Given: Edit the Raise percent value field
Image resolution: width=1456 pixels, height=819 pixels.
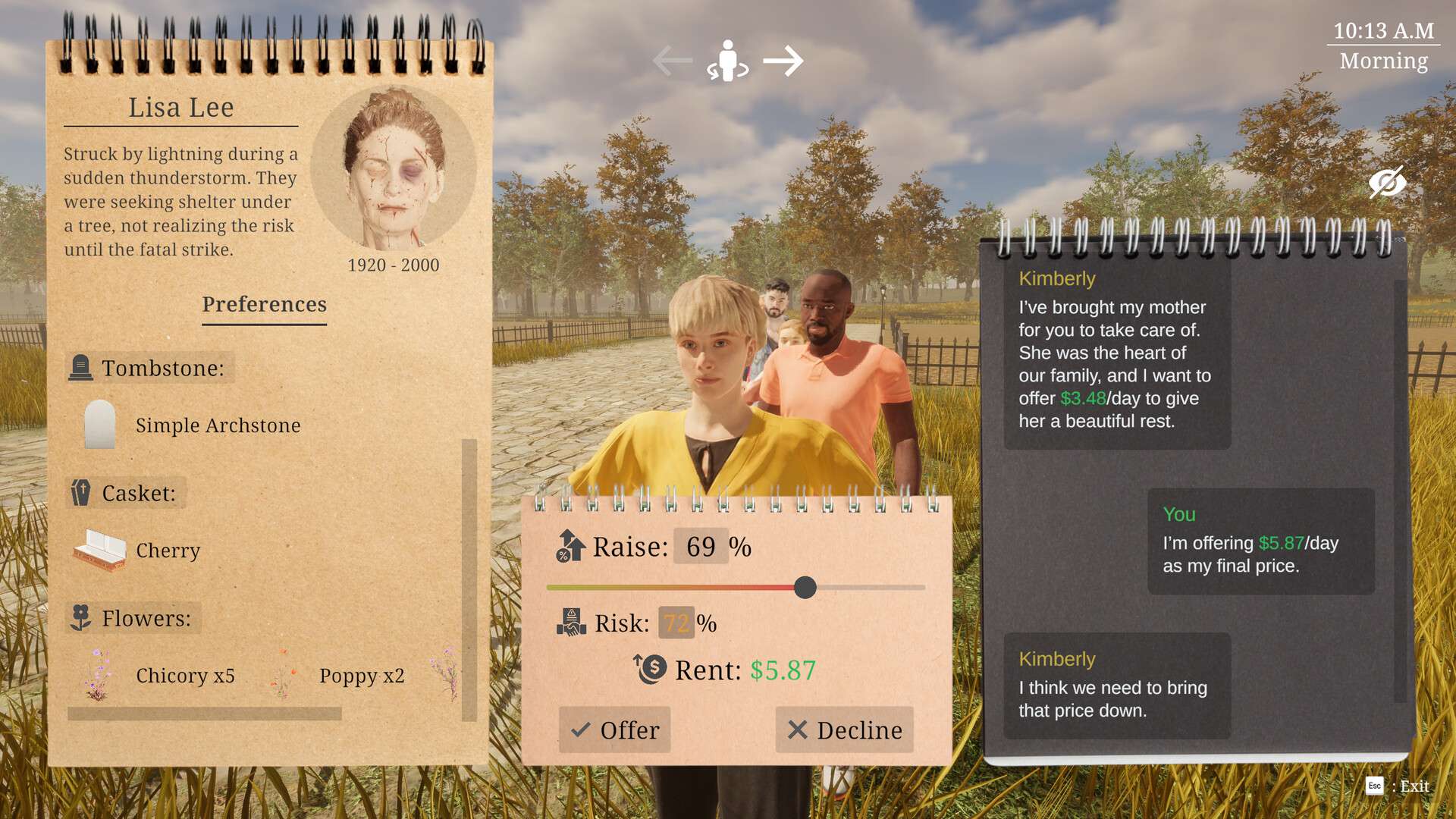Looking at the screenshot, I should tap(701, 546).
